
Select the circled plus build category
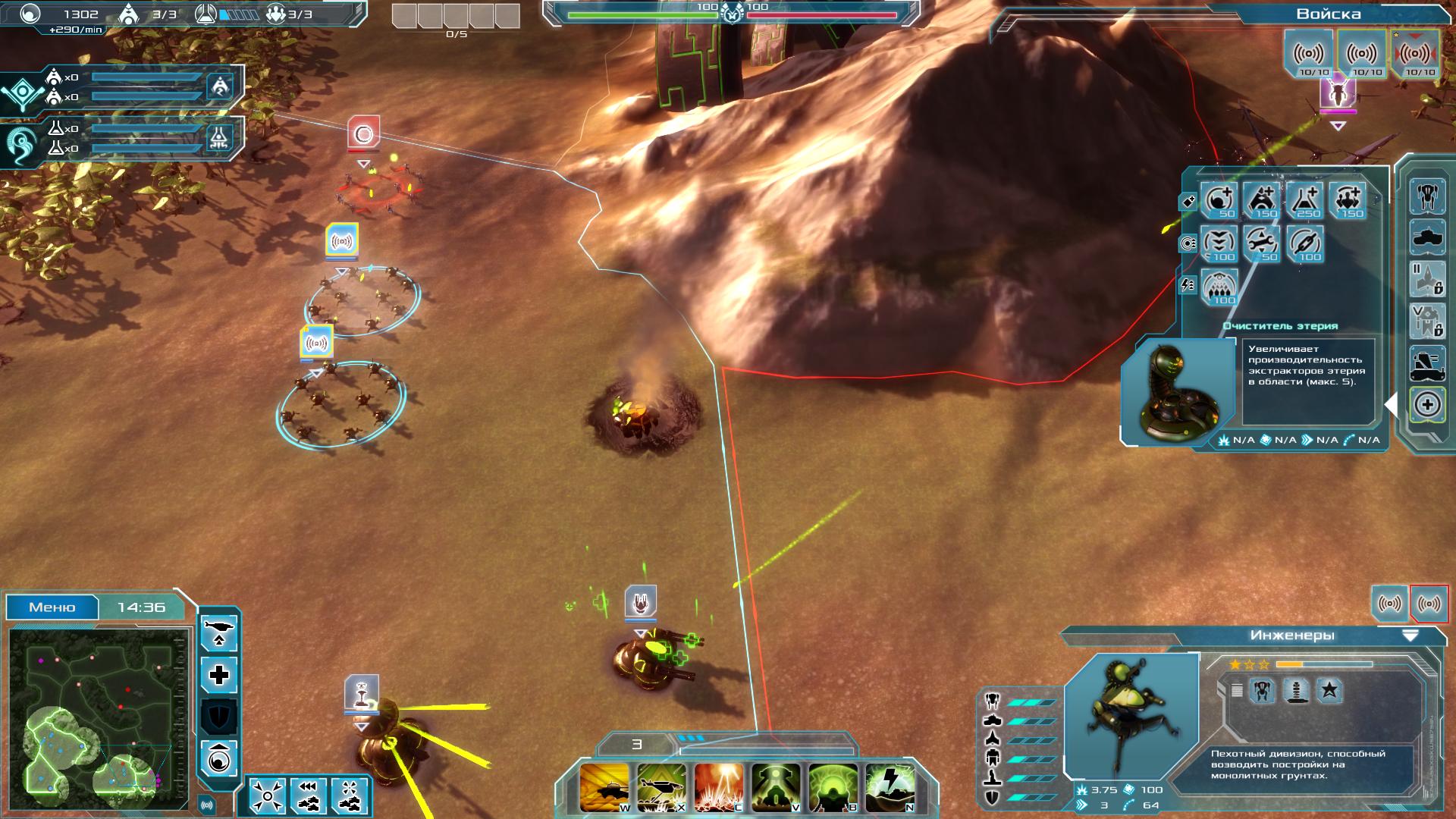(1426, 404)
